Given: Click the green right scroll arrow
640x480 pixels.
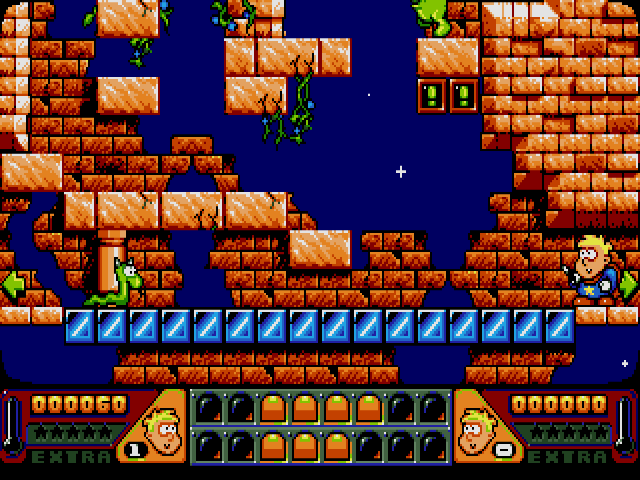Looking at the screenshot, I should [628, 284].
